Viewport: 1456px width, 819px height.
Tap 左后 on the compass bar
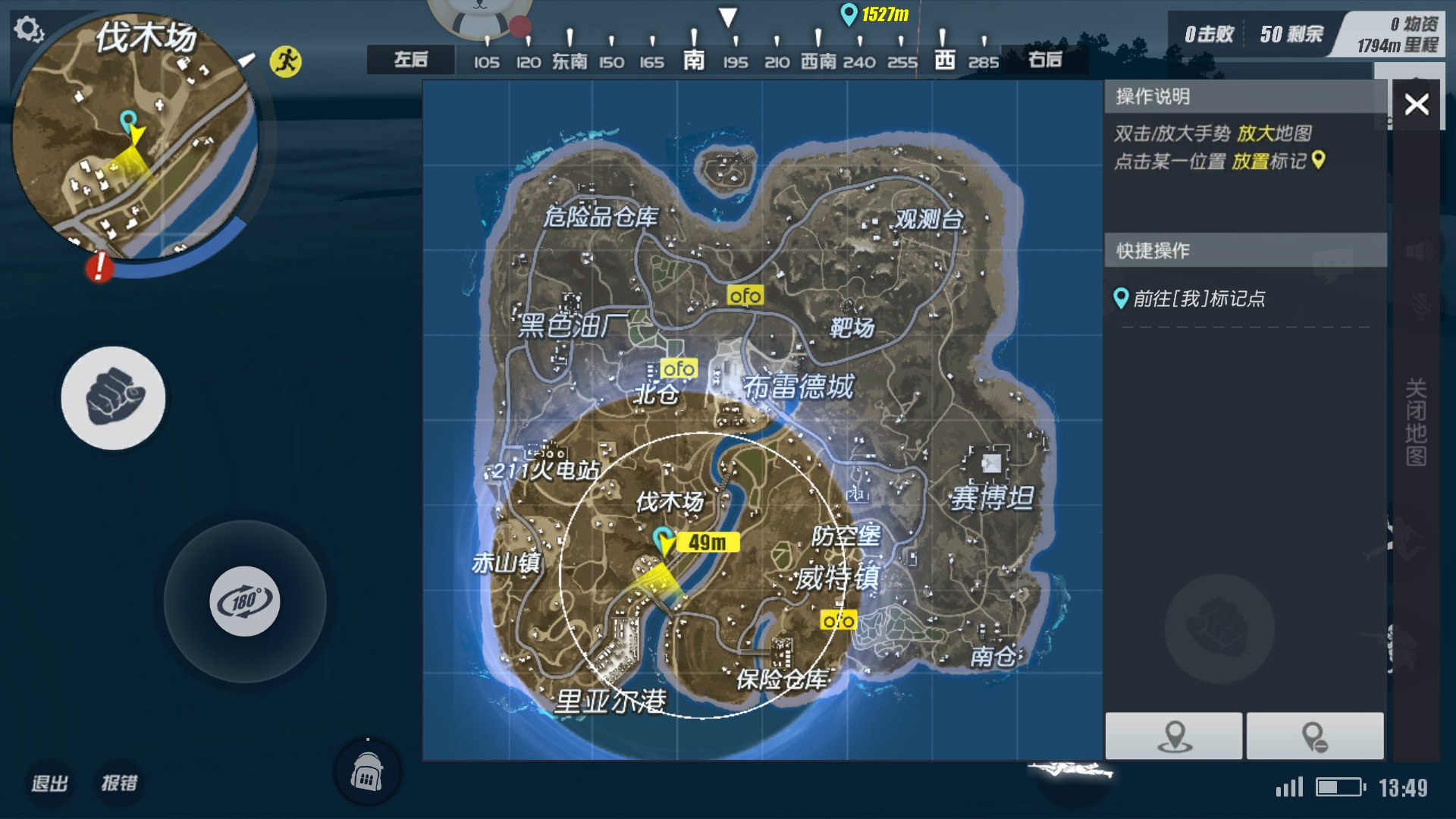pos(410,58)
